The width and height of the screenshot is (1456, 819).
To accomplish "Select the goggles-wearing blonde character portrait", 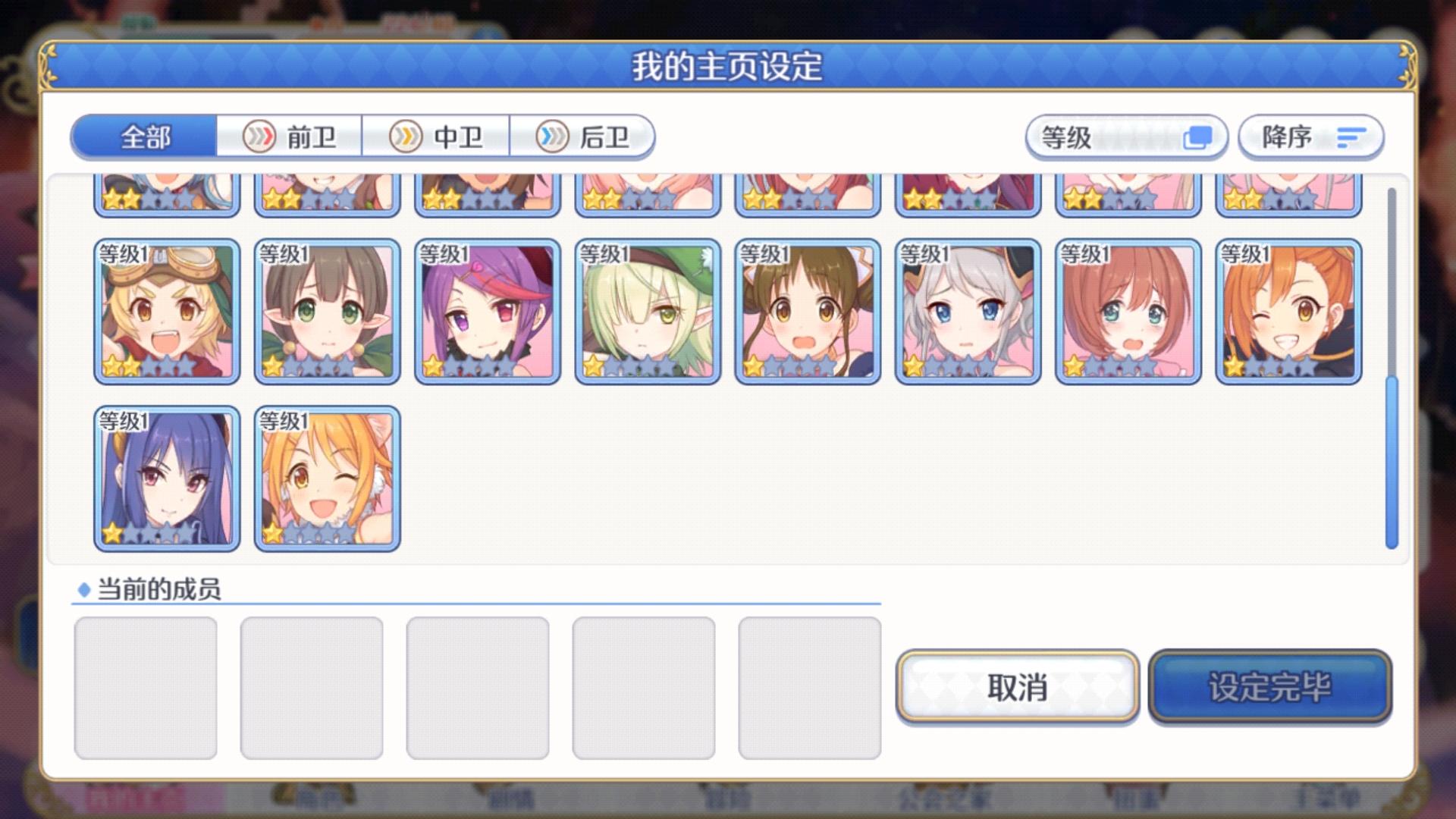I will [167, 309].
